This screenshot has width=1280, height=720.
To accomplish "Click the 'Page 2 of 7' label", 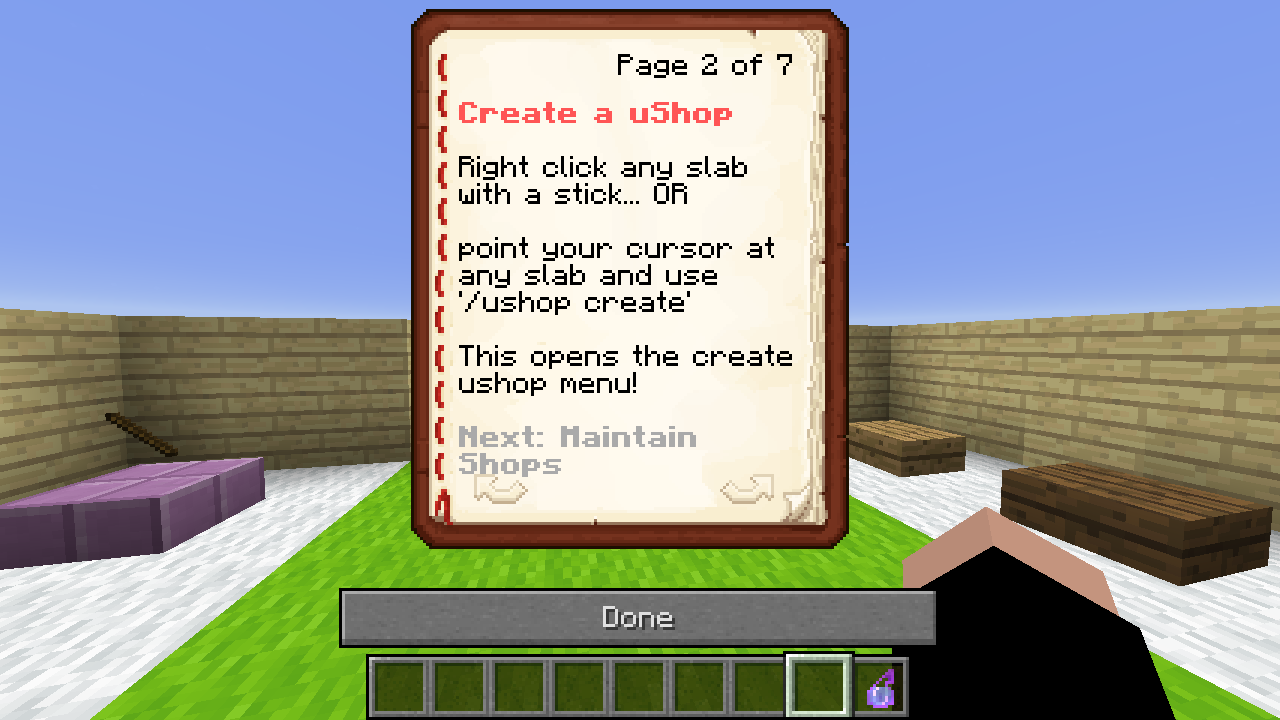I will 703,65.
